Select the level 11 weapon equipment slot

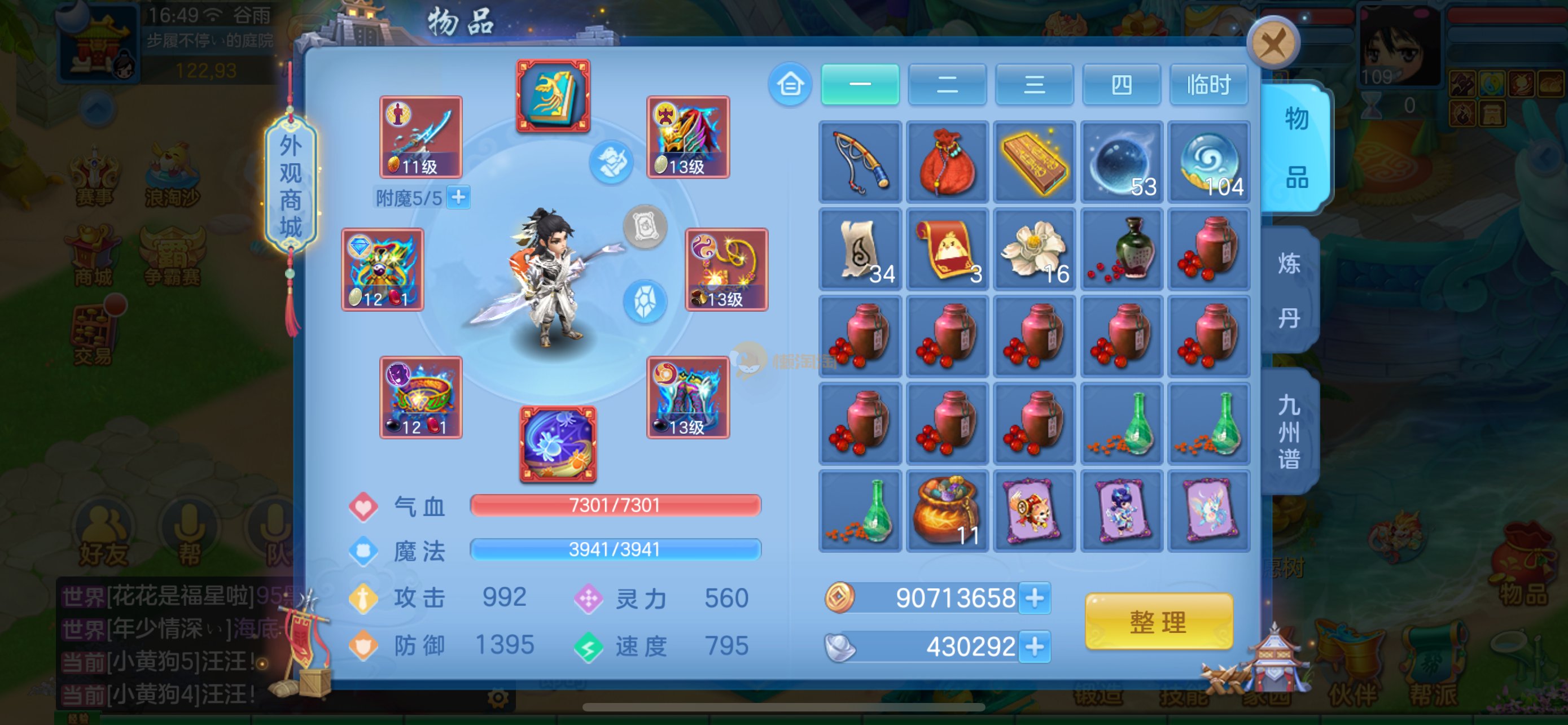(421, 137)
